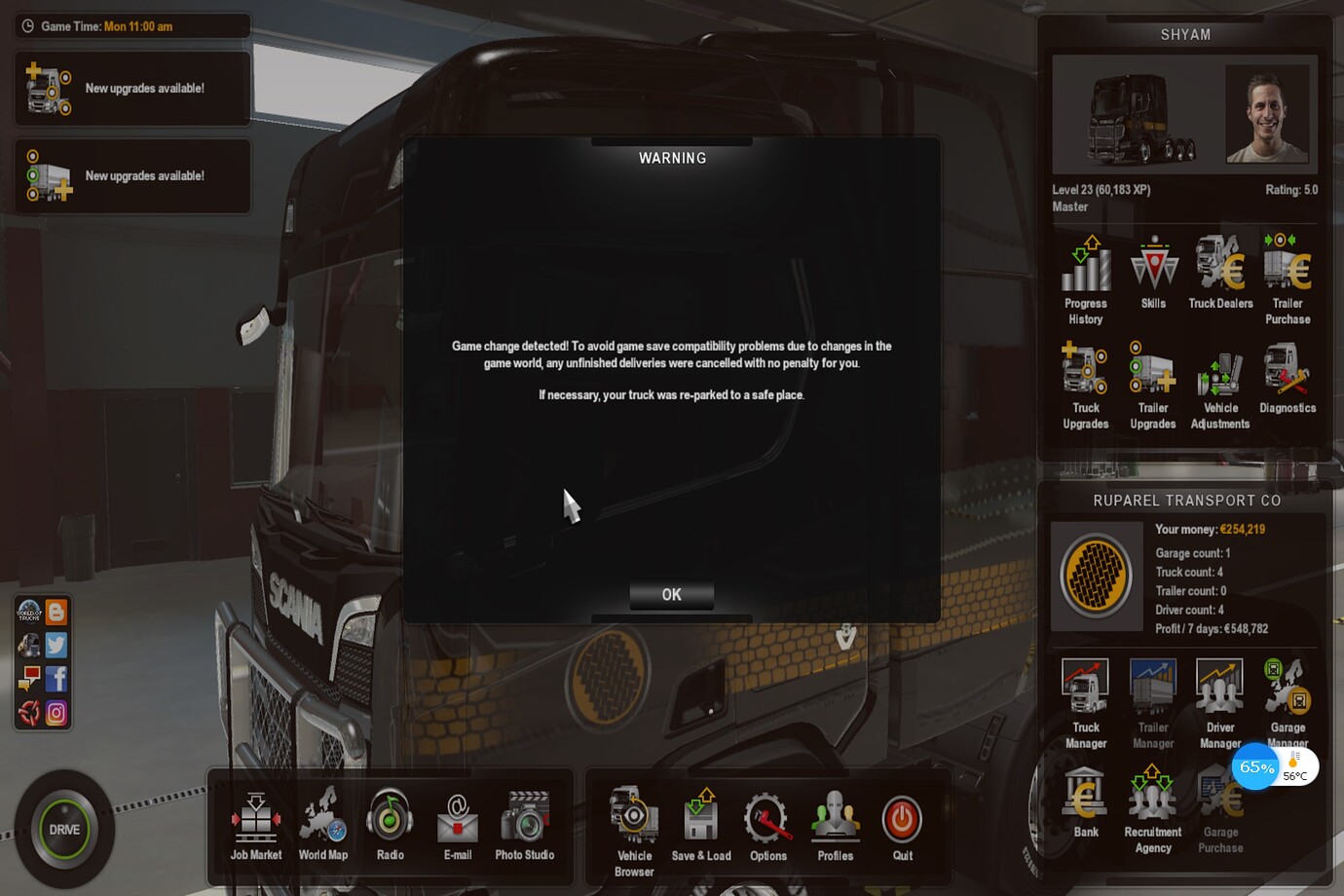Open Save & Load menu
Screen dimensions: 1344x896
(701, 825)
